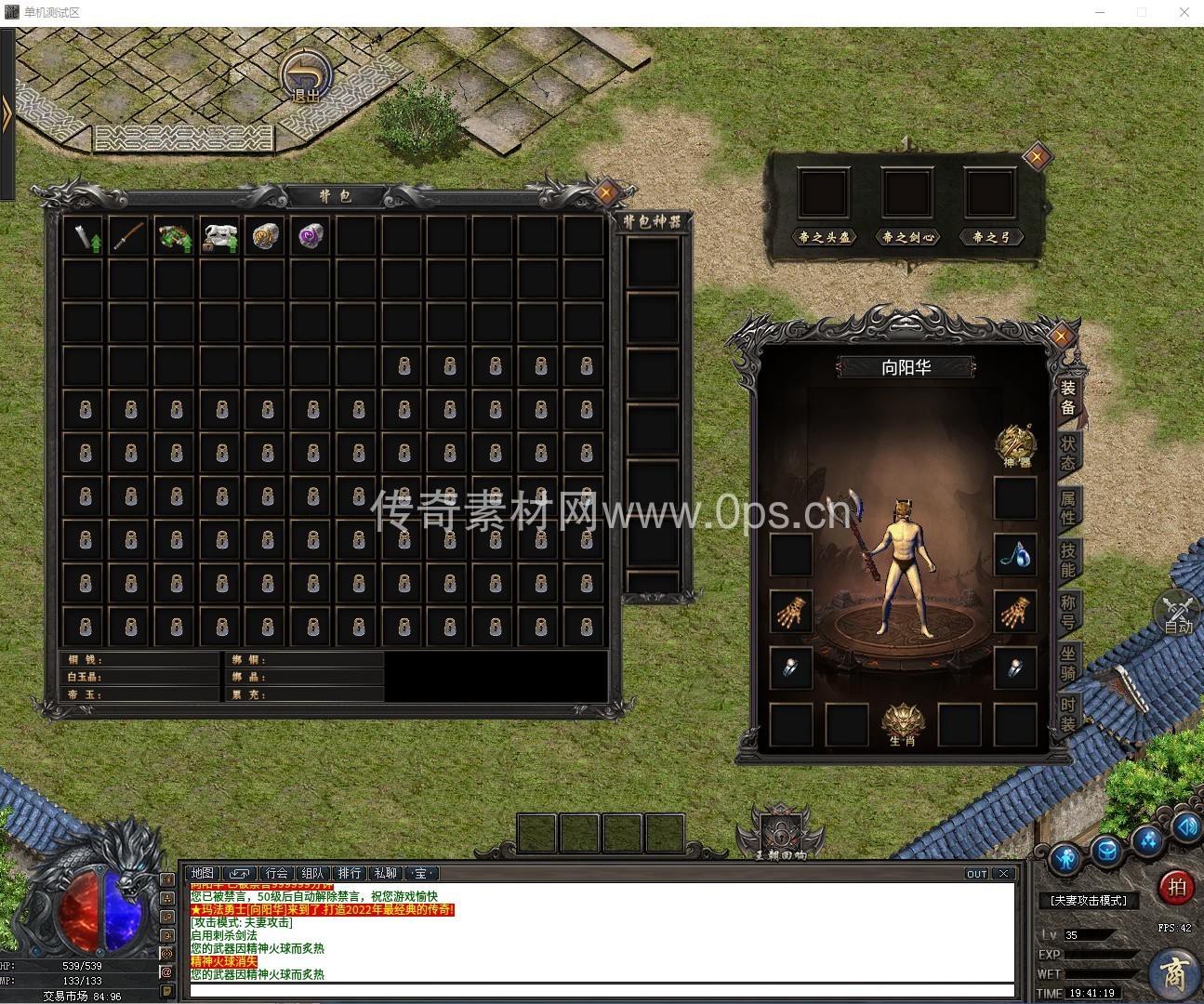Open the 排行 ranking tab
1204x1004 pixels.
pyautogui.click(x=350, y=873)
